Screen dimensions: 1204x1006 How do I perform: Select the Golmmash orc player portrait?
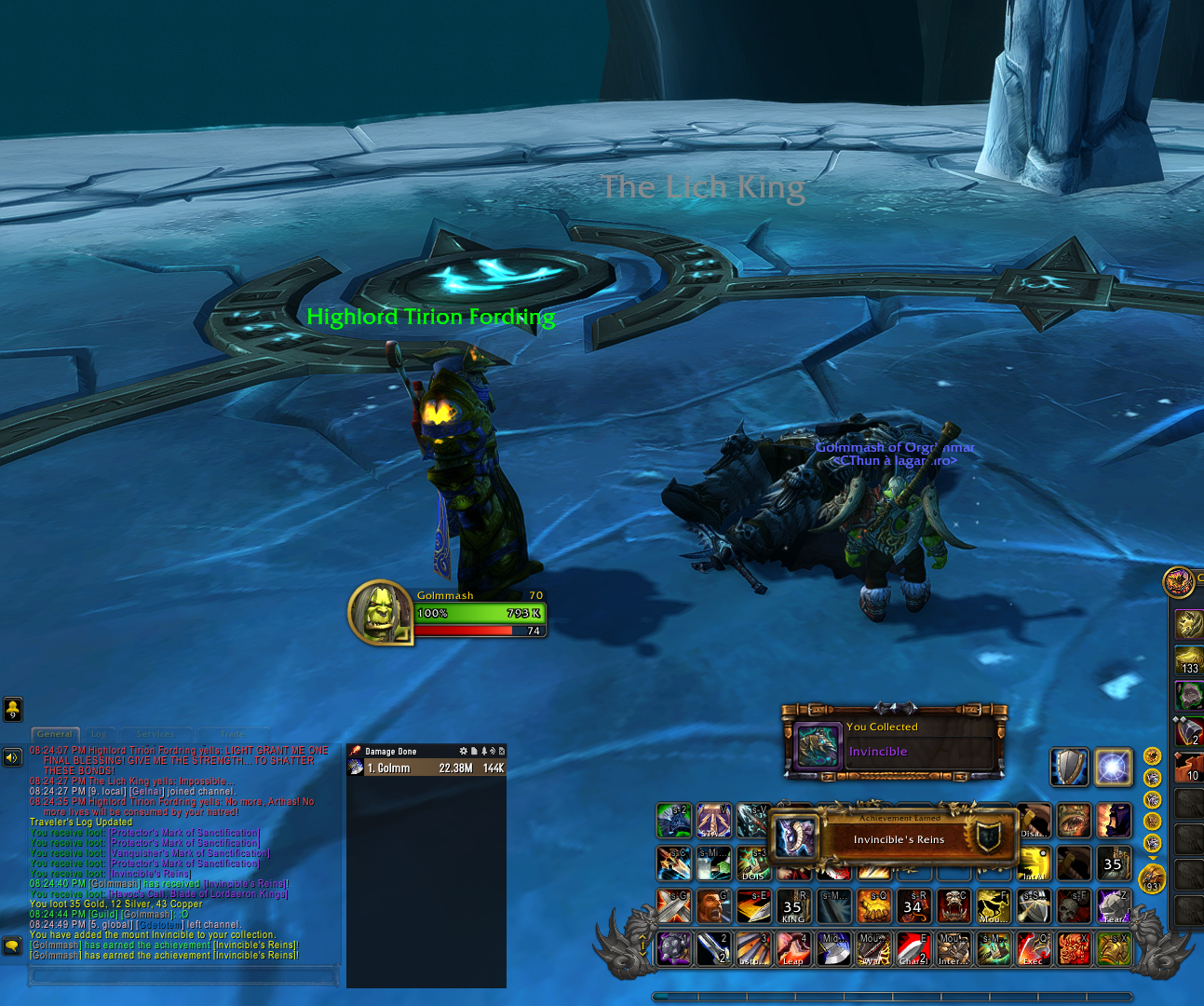(379, 612)
